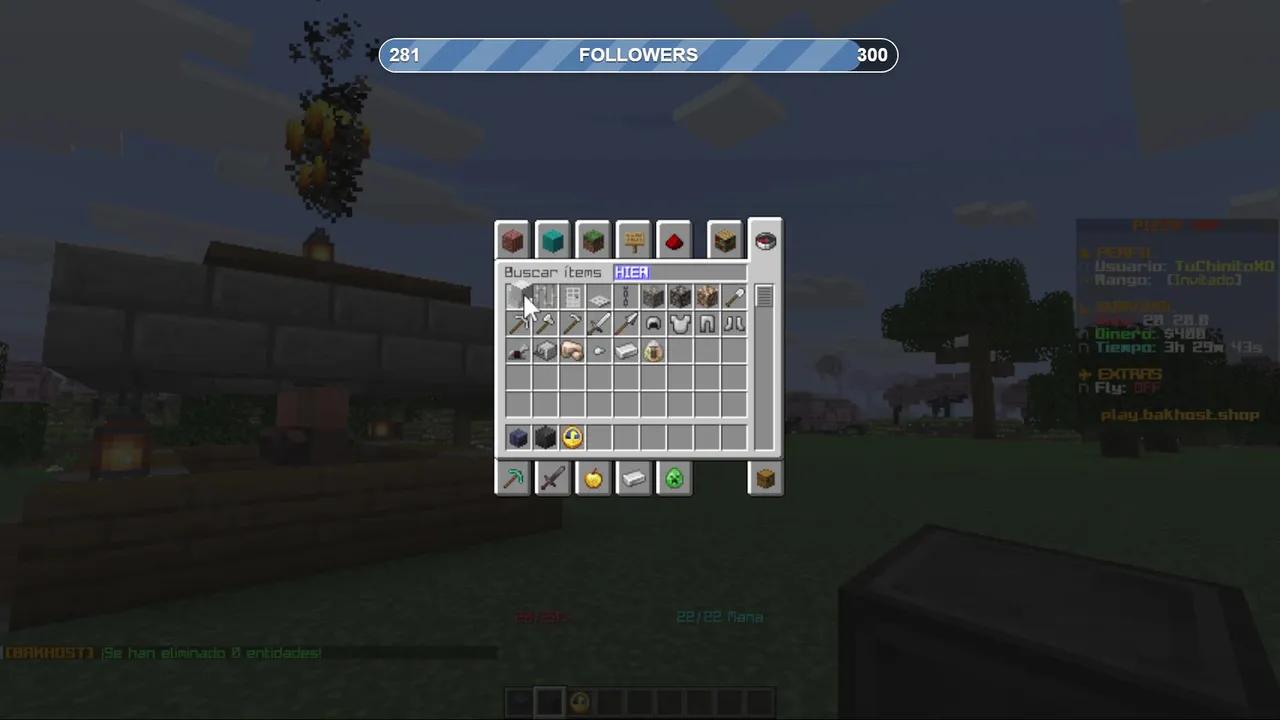Grab the iron helmet from the results

[x=653, y=323]
